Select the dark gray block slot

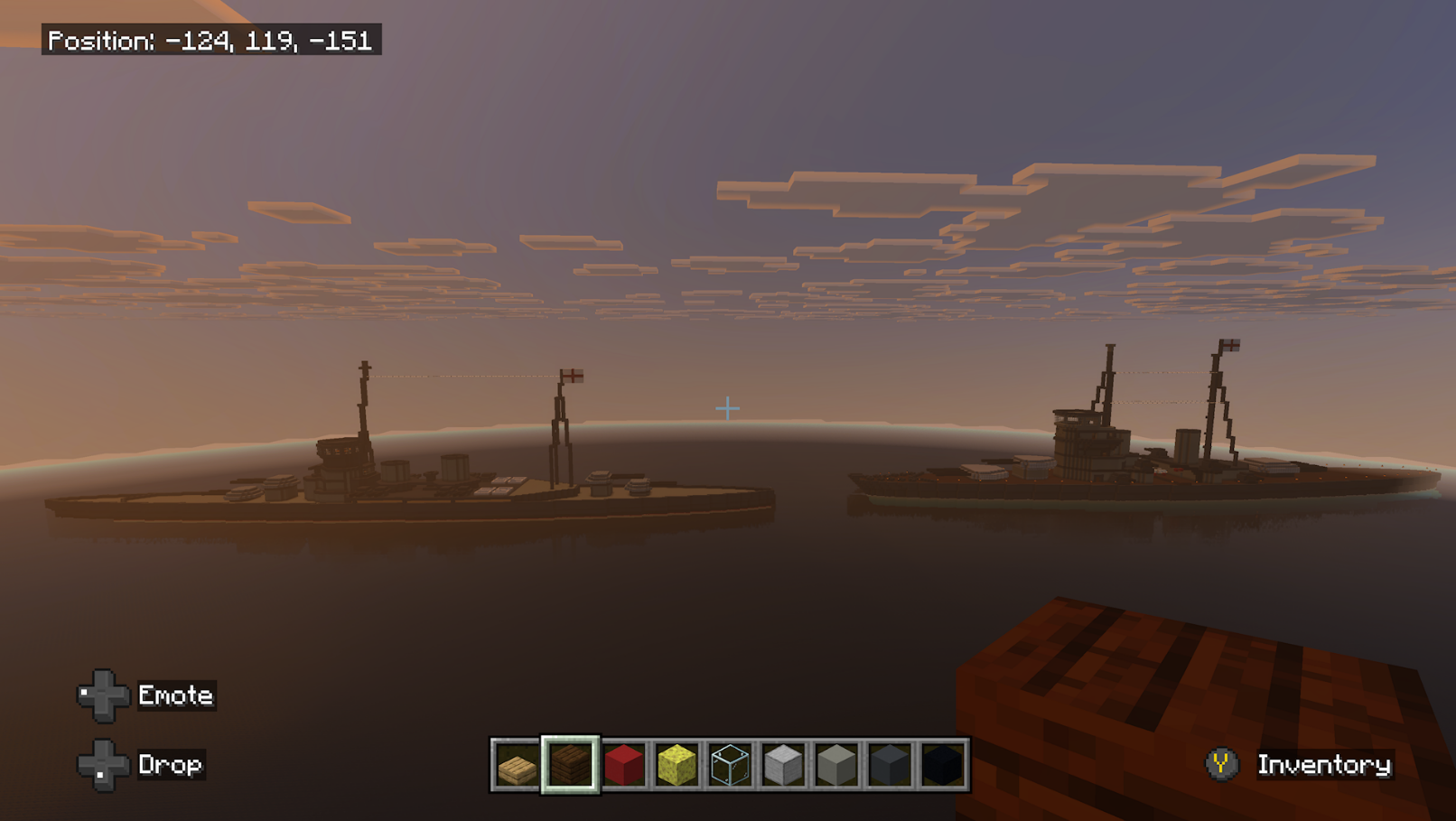(x=890, y=766)
